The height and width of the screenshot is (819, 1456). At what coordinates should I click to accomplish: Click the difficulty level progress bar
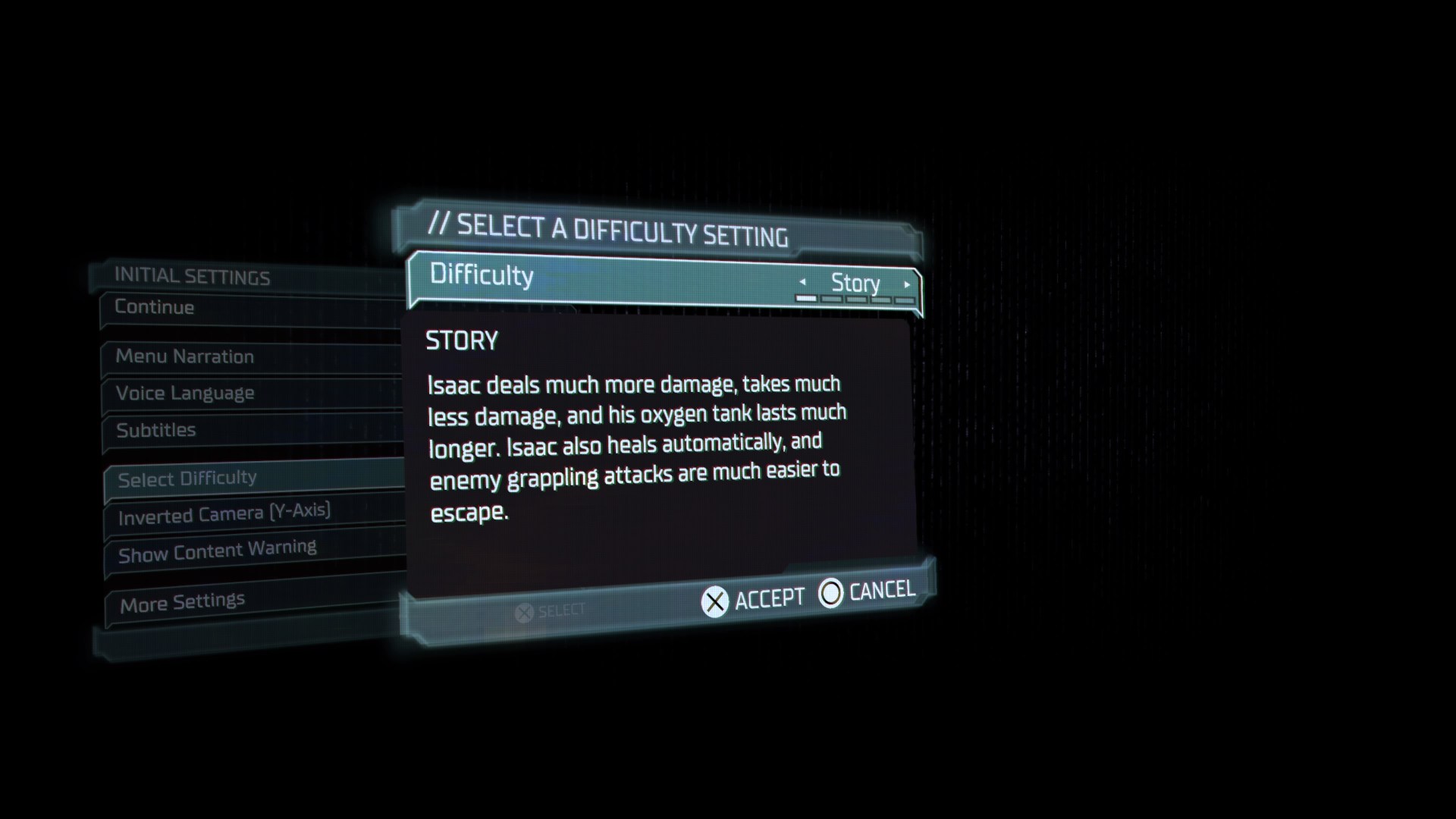[855, 300]
